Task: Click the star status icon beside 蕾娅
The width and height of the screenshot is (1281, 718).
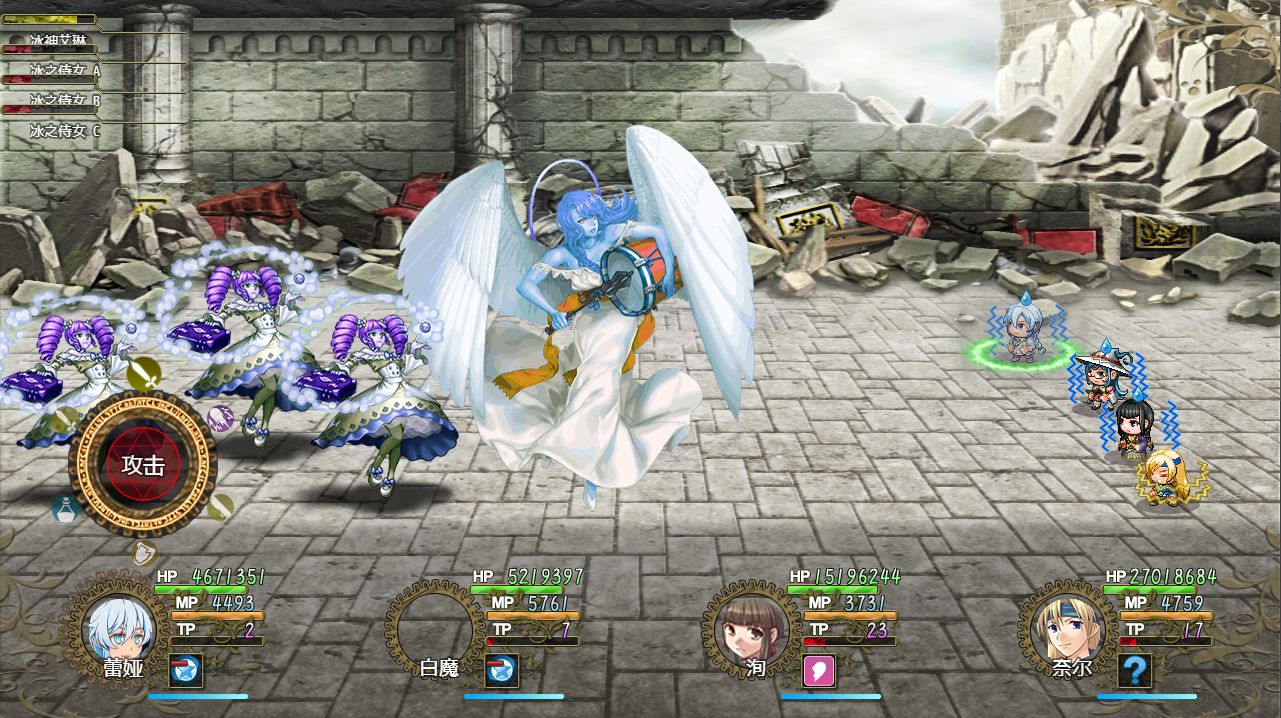Action: point(186,672)
